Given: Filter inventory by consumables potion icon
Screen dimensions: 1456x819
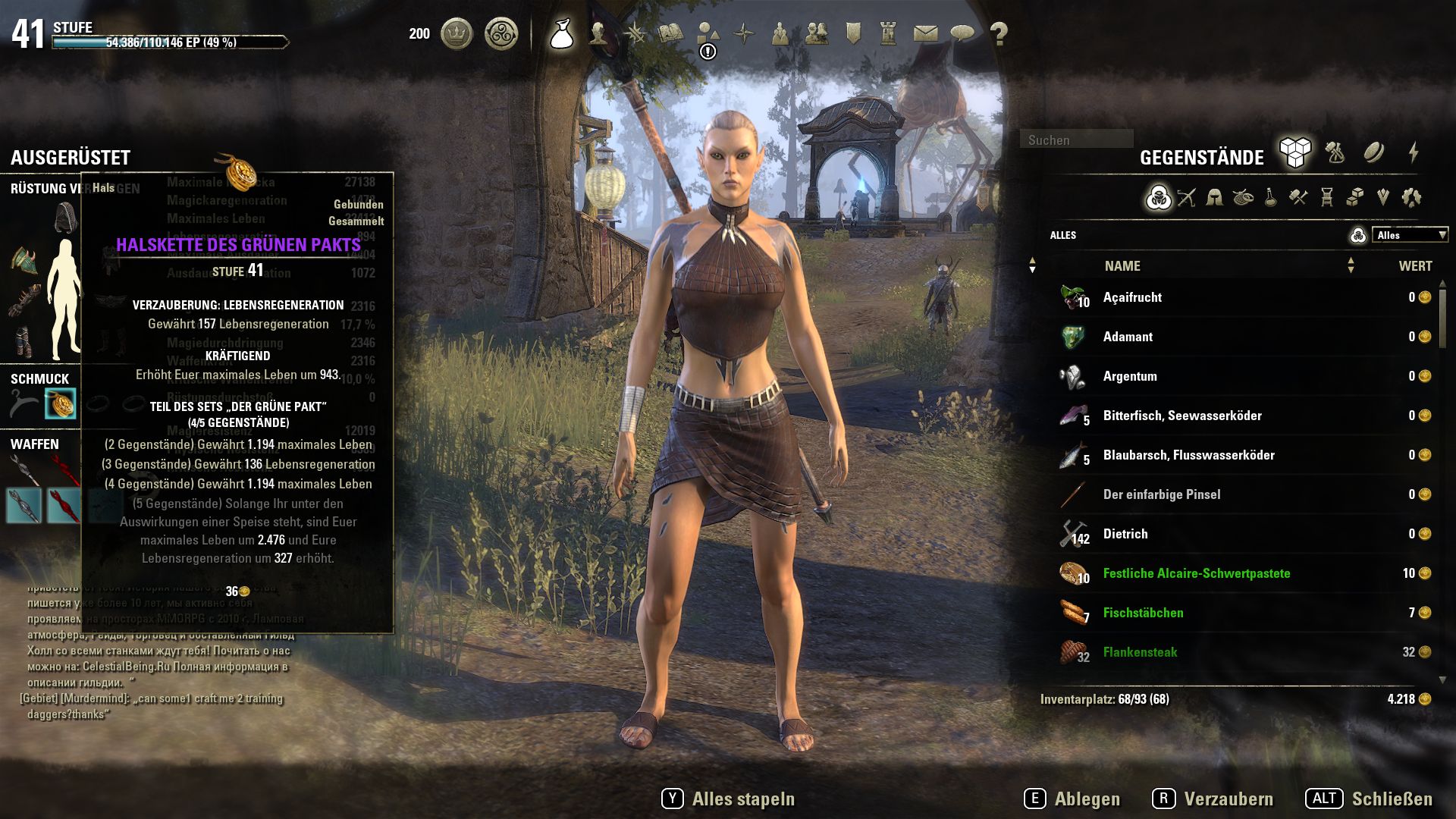Looking at the screenshot, I should [1270, 198].
